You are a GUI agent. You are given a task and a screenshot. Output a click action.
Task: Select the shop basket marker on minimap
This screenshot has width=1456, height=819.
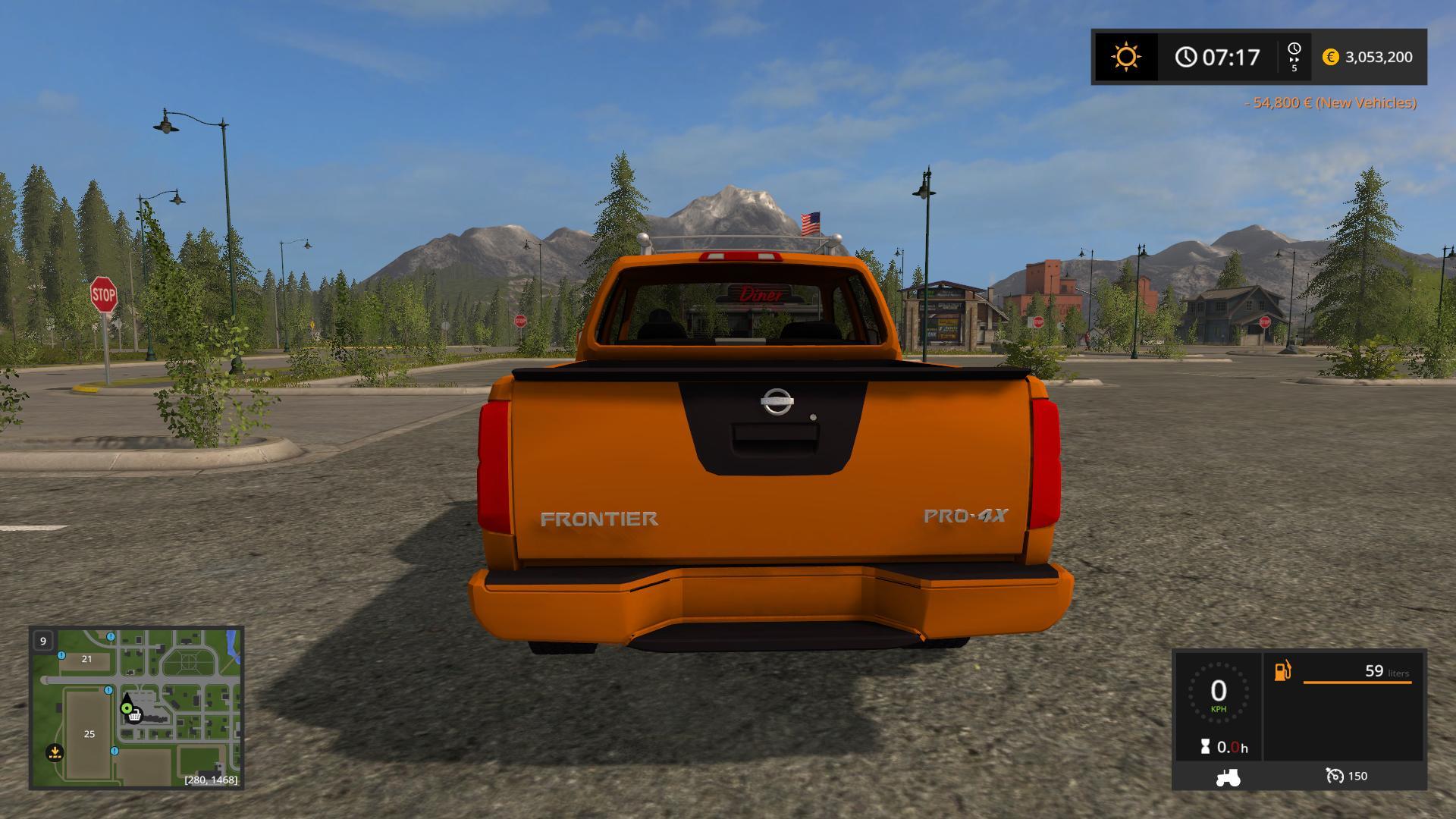(135, 715)
